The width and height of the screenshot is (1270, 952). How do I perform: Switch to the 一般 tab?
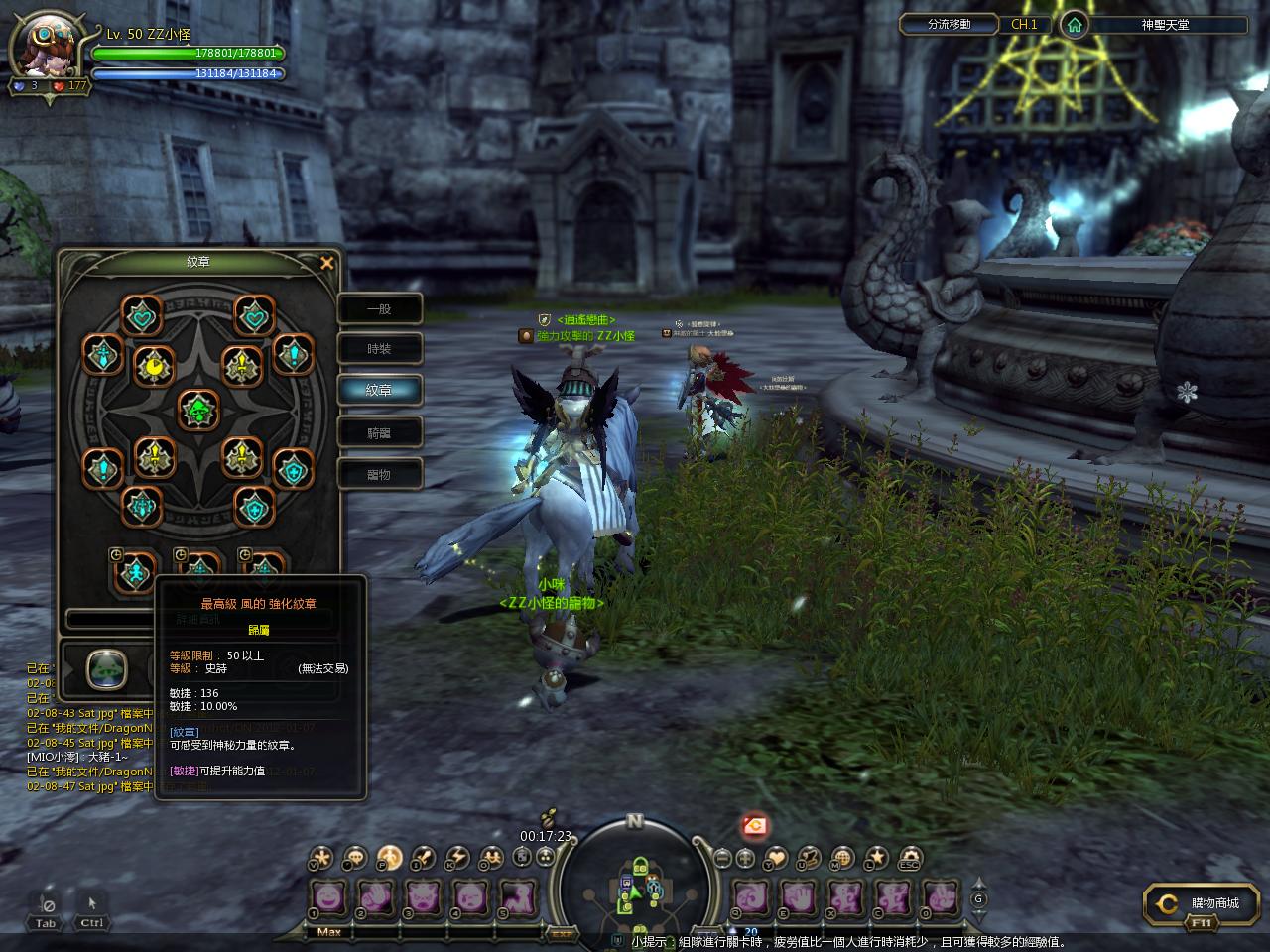pos(380,309)
